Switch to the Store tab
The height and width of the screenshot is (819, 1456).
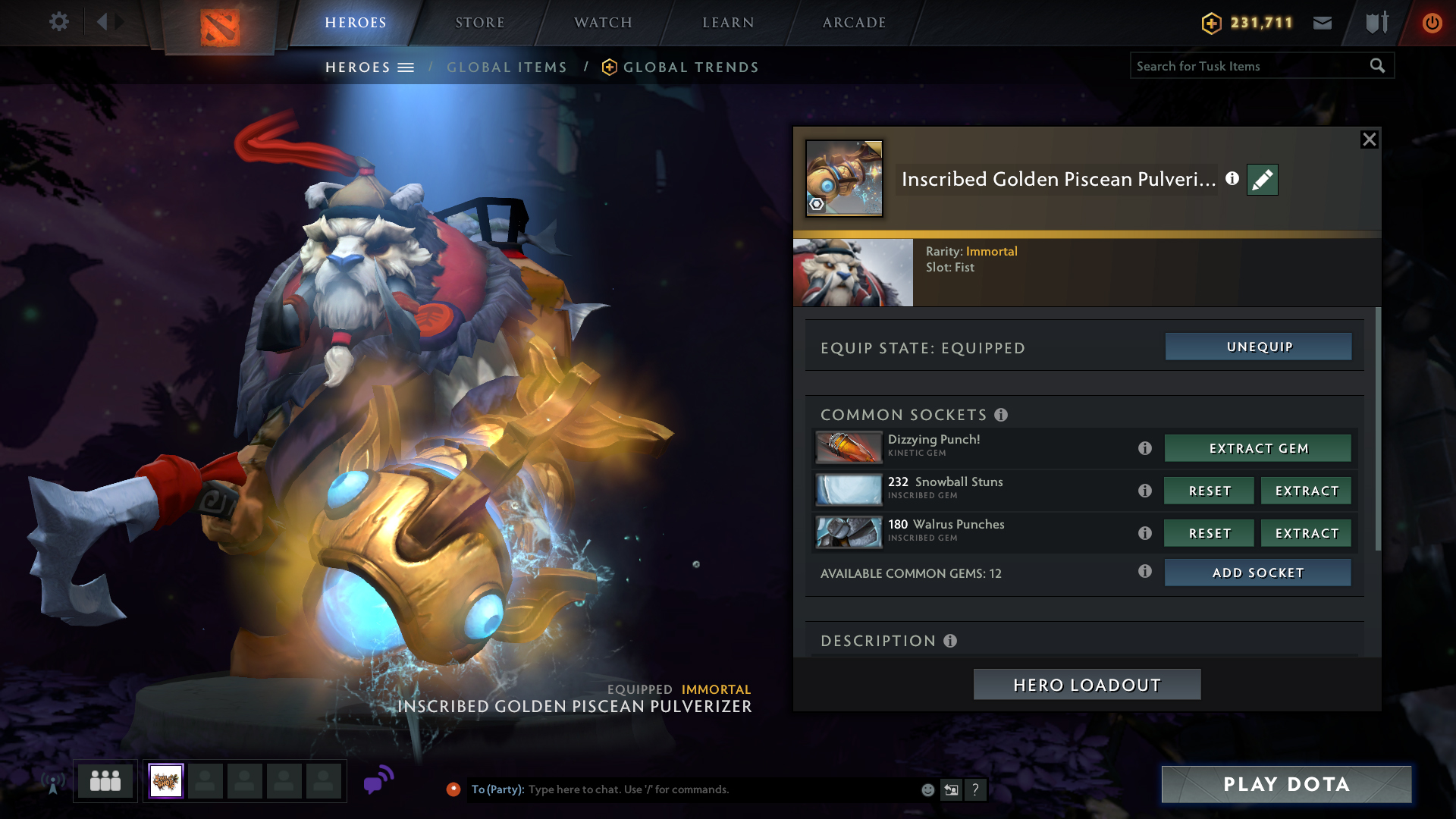(x=479, y=23)
